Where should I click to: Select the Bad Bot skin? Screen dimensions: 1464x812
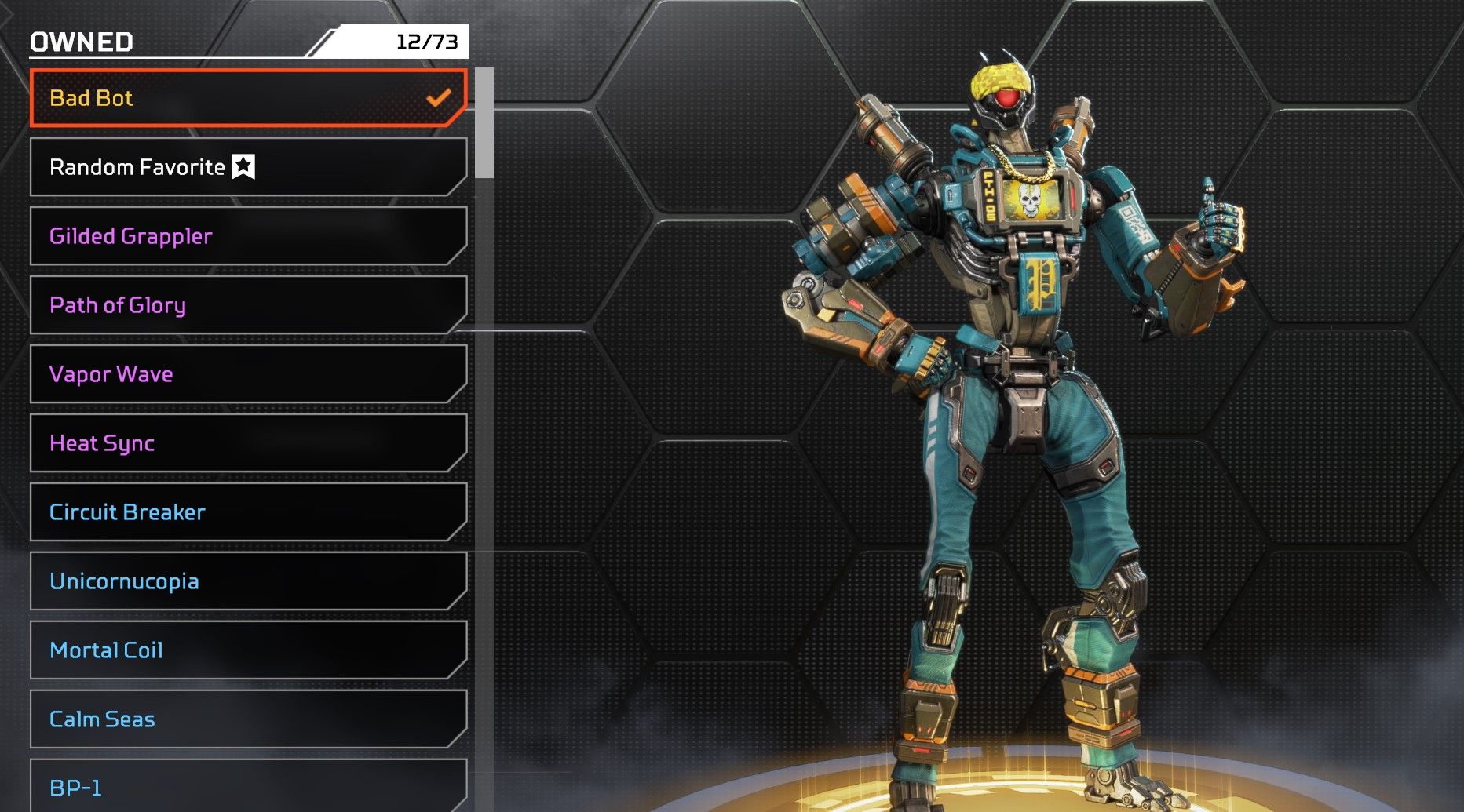(248, 98)
